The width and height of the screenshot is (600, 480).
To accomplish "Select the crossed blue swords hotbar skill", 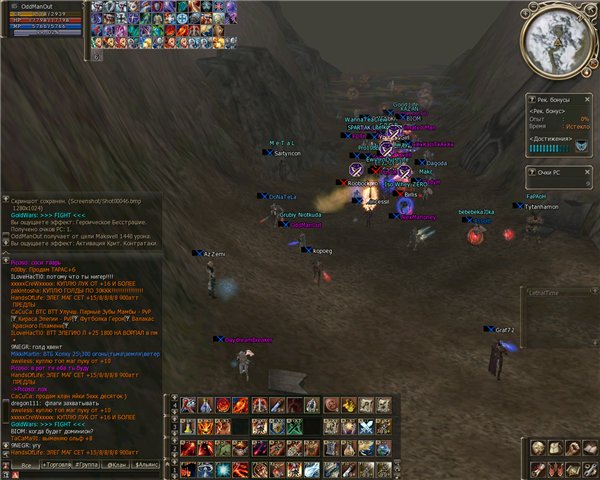I will (x=364, y=427).
